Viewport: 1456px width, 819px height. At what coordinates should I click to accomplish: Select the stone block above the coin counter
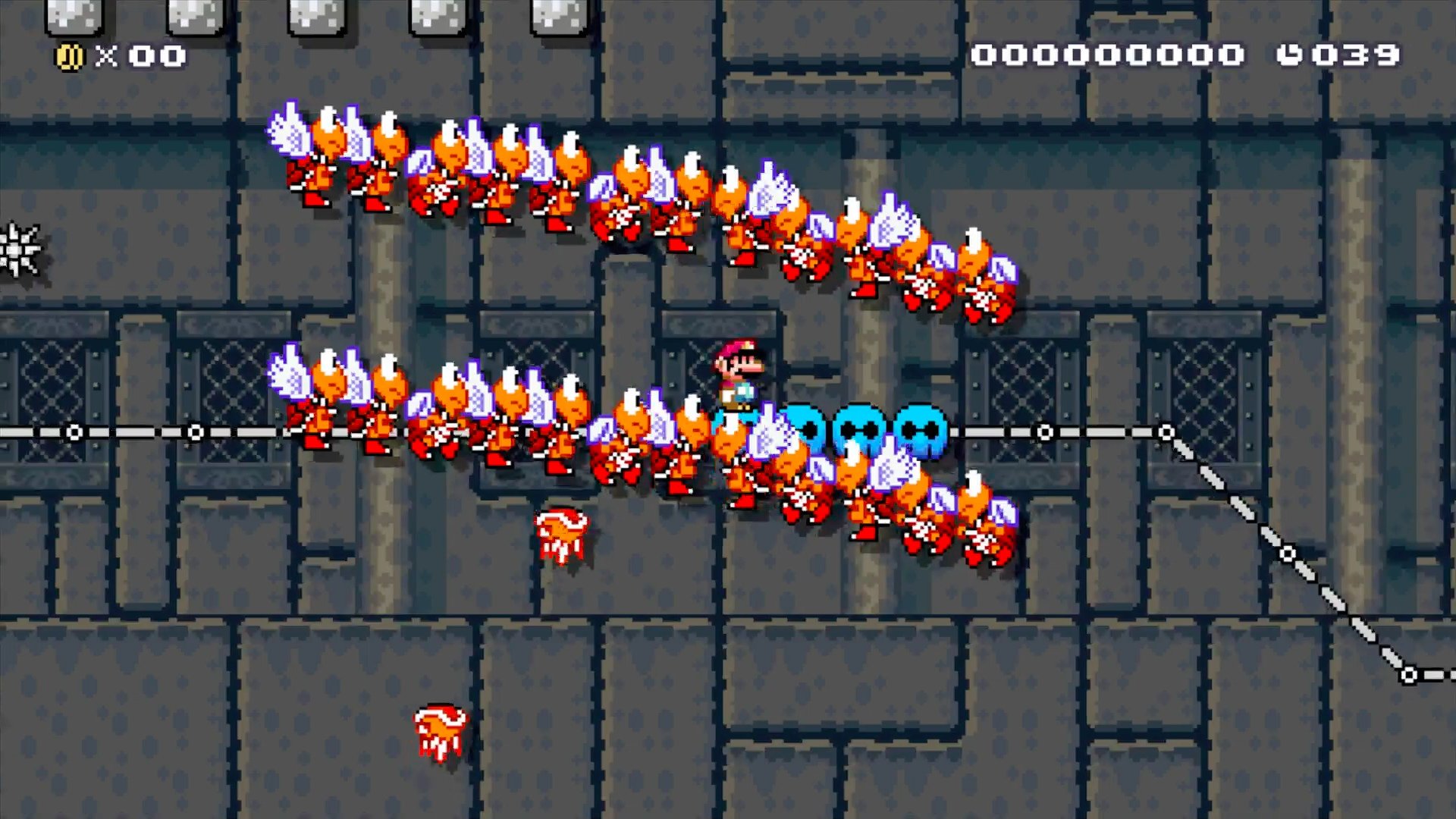click(76, 15)
